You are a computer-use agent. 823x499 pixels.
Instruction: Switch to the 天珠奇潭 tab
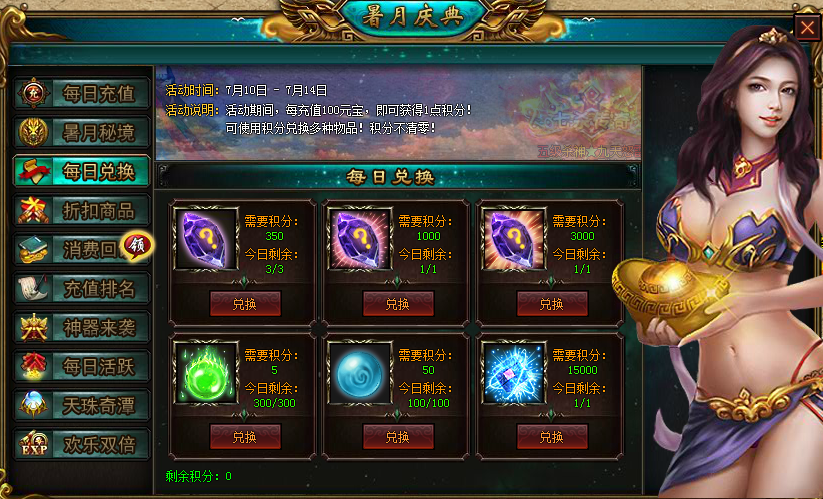pyautogui.click(x=82, y=405)
